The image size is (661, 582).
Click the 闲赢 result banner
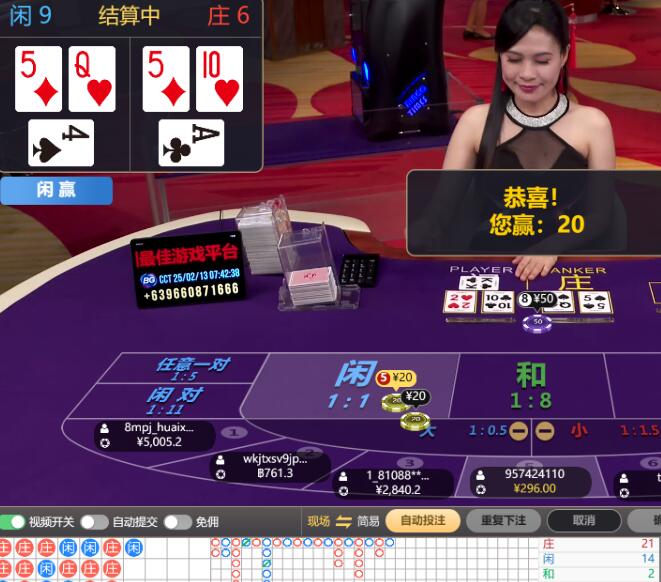click(x=56, y=190)
